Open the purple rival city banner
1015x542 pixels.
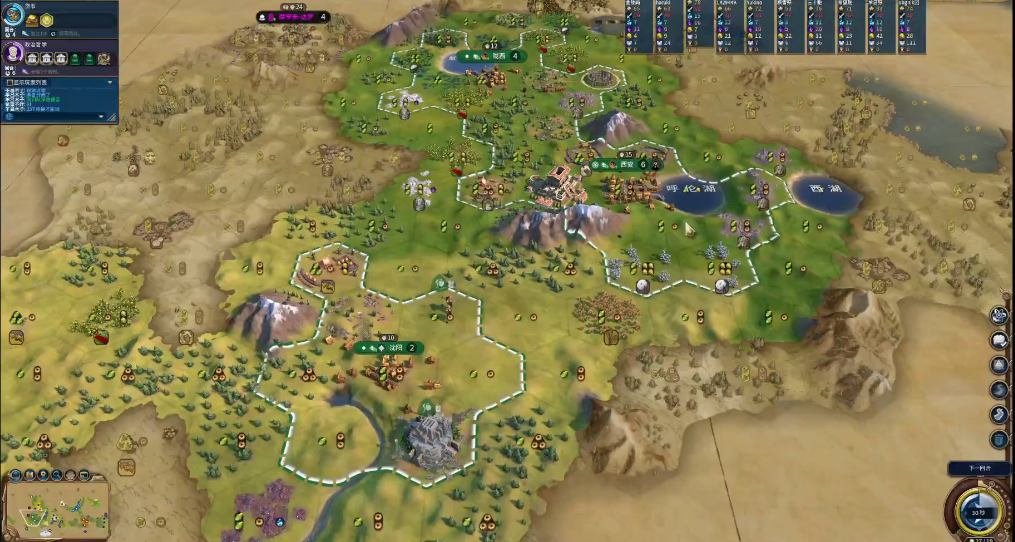(x=293, y=17)
